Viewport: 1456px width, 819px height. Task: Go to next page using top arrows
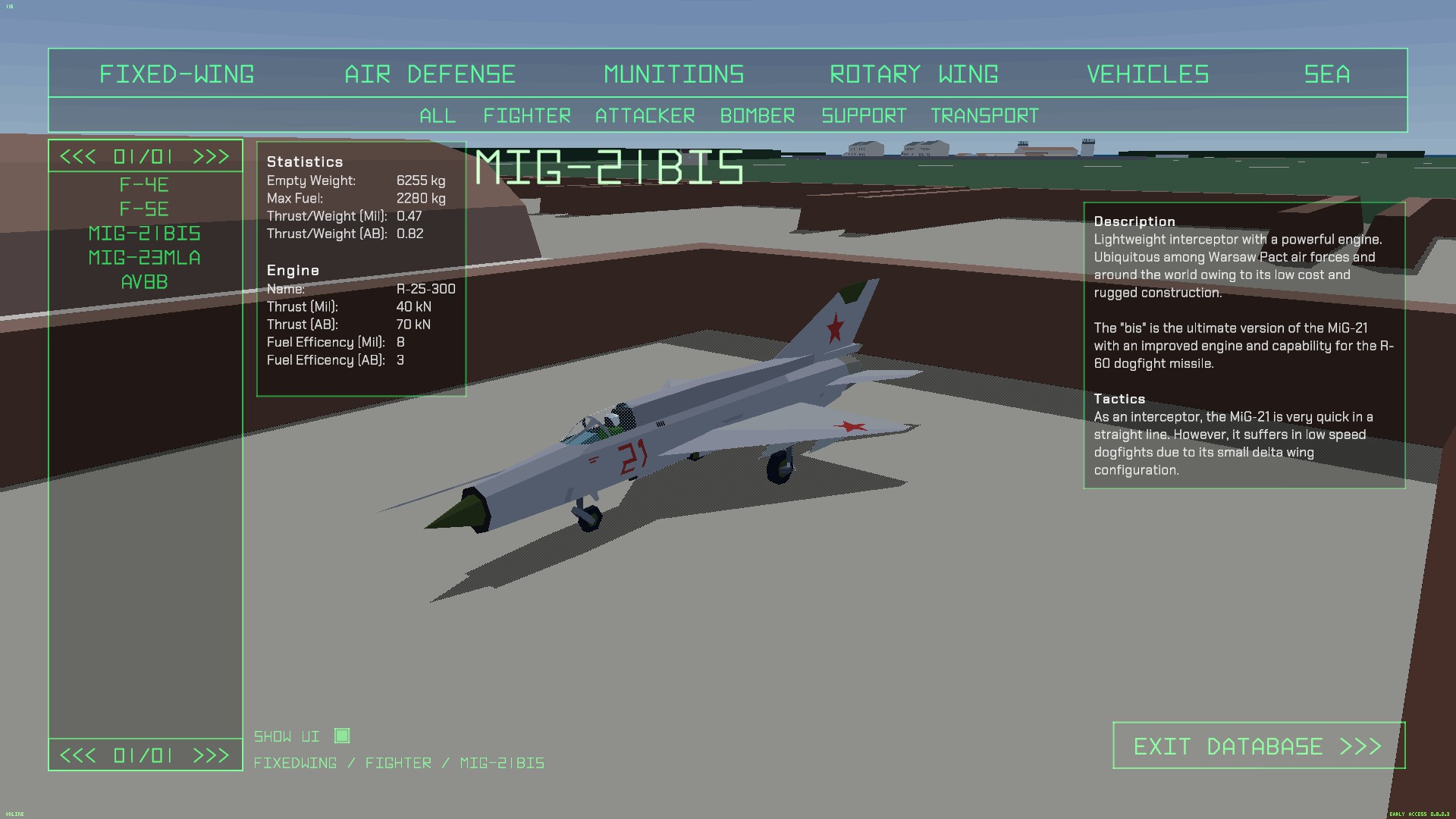211,157
